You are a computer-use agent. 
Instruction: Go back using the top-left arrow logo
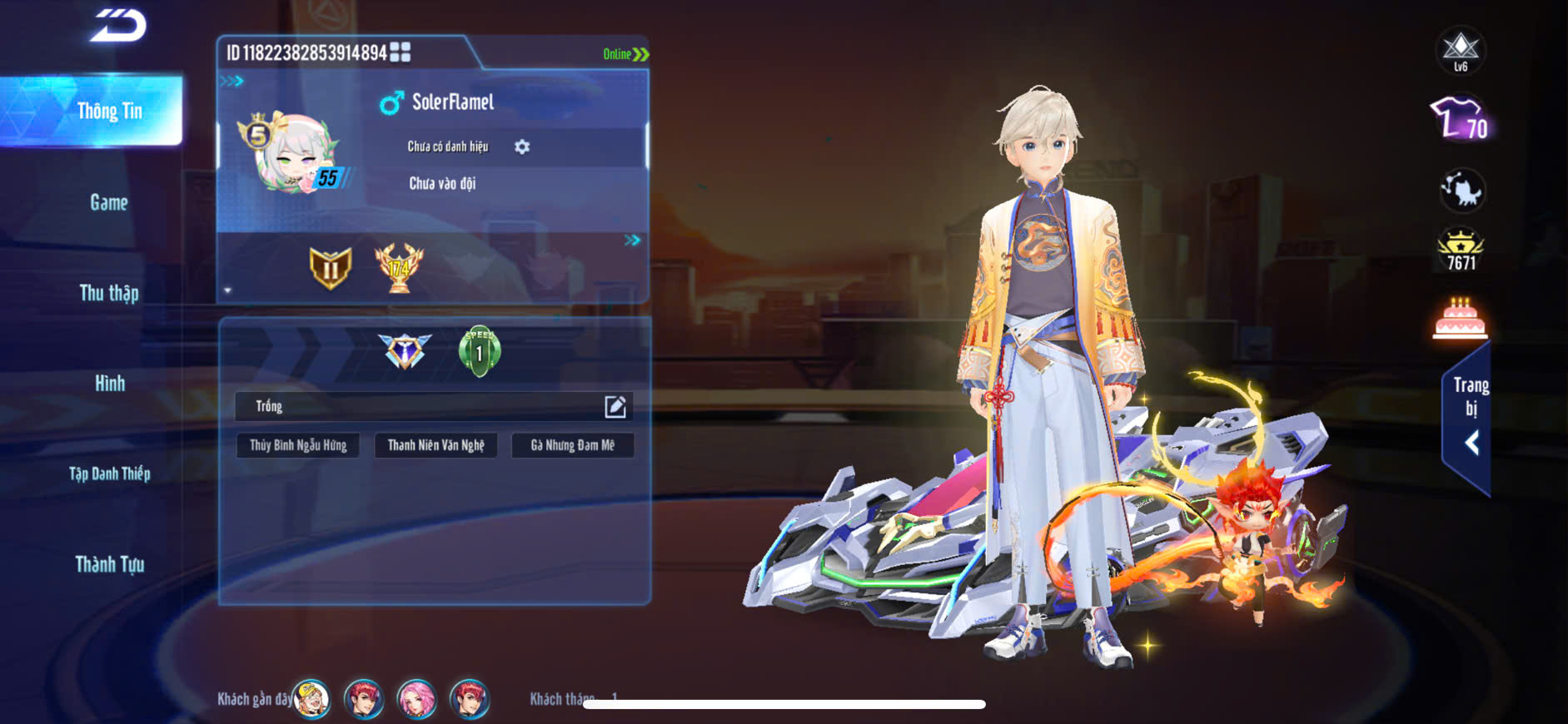point(118,26)
